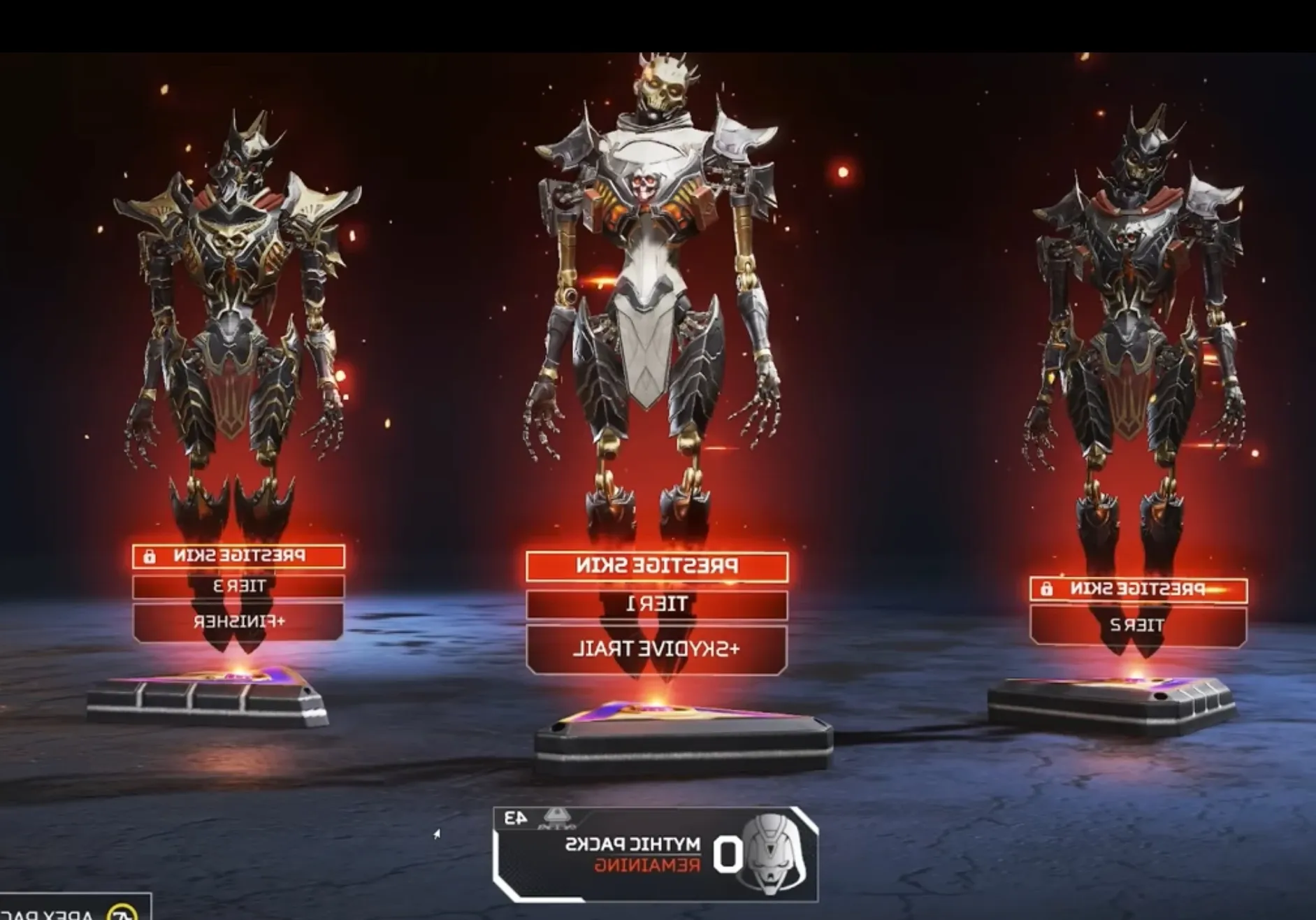Select the locked Tier 3 Prestige Skin
Viewport: 1316px width, 920px height.
238,556
